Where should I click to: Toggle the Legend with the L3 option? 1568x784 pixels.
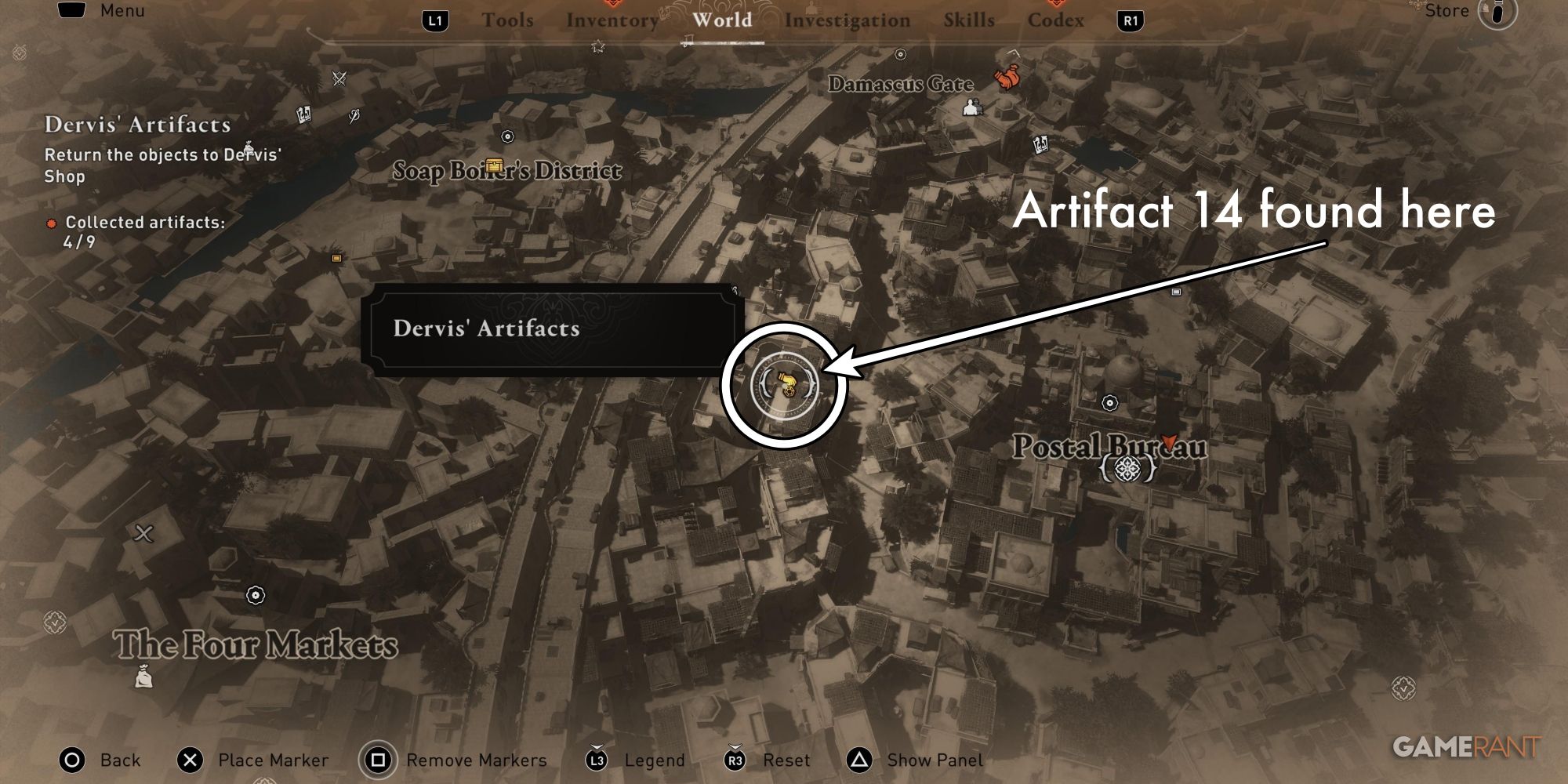click(597, 760)
